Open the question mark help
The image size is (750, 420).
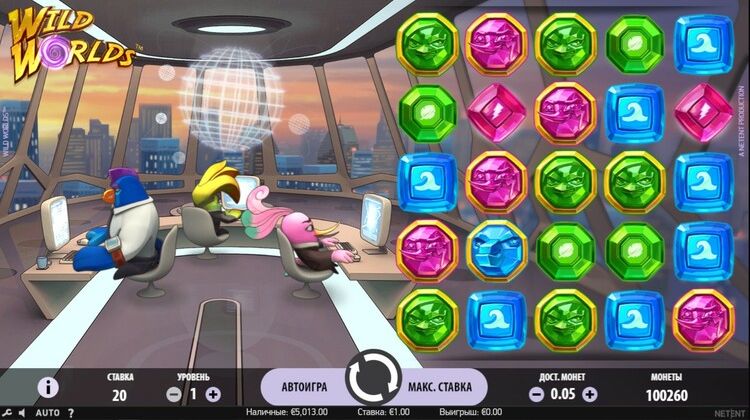pyautogui.click(x=70, y=412)
